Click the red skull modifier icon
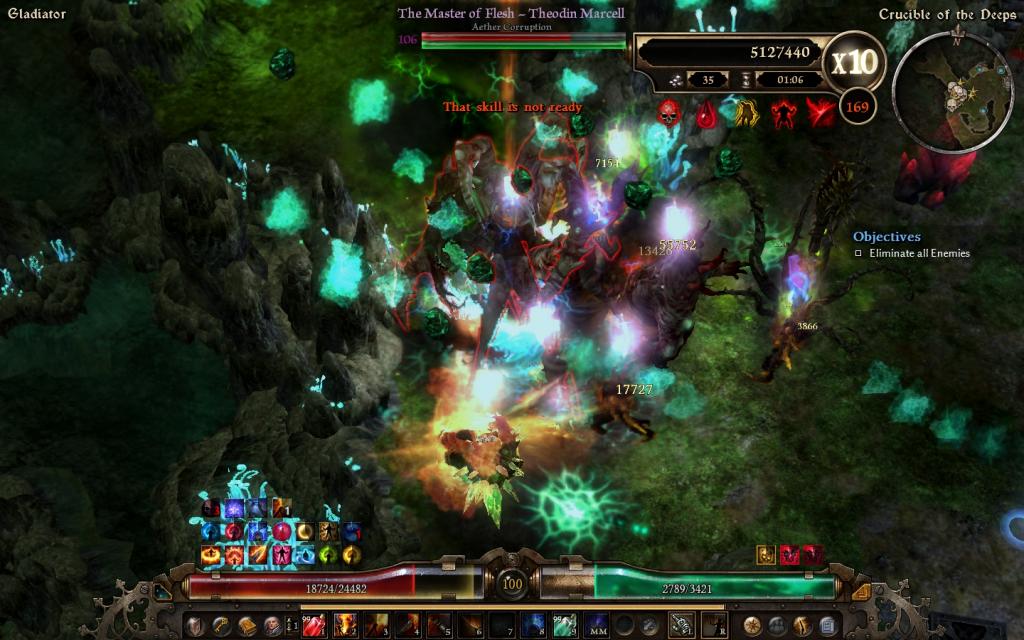 click(x=669, y=113)
